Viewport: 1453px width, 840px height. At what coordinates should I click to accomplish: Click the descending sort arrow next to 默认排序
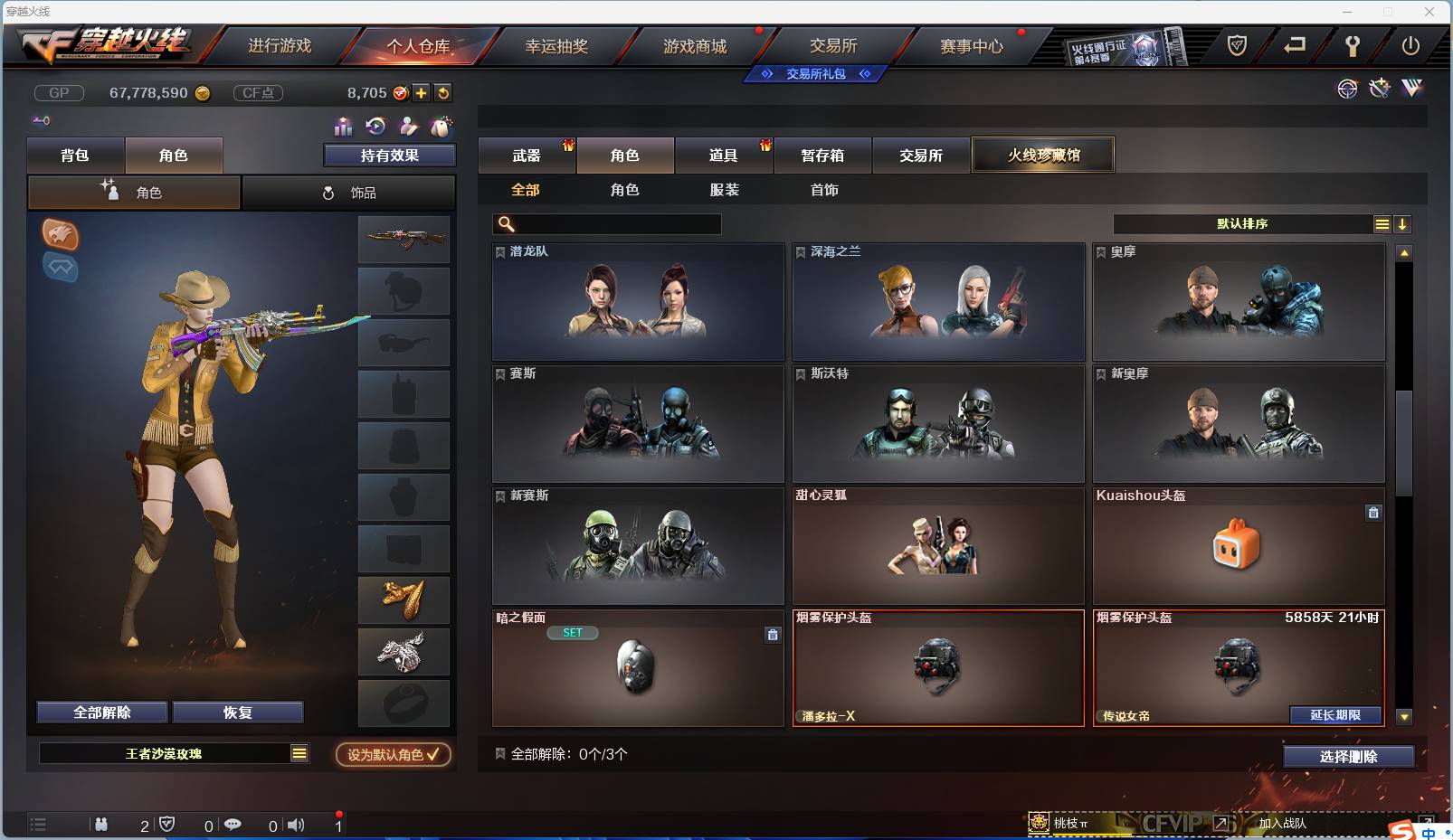pyautogui.click(x=1402, y=223)
